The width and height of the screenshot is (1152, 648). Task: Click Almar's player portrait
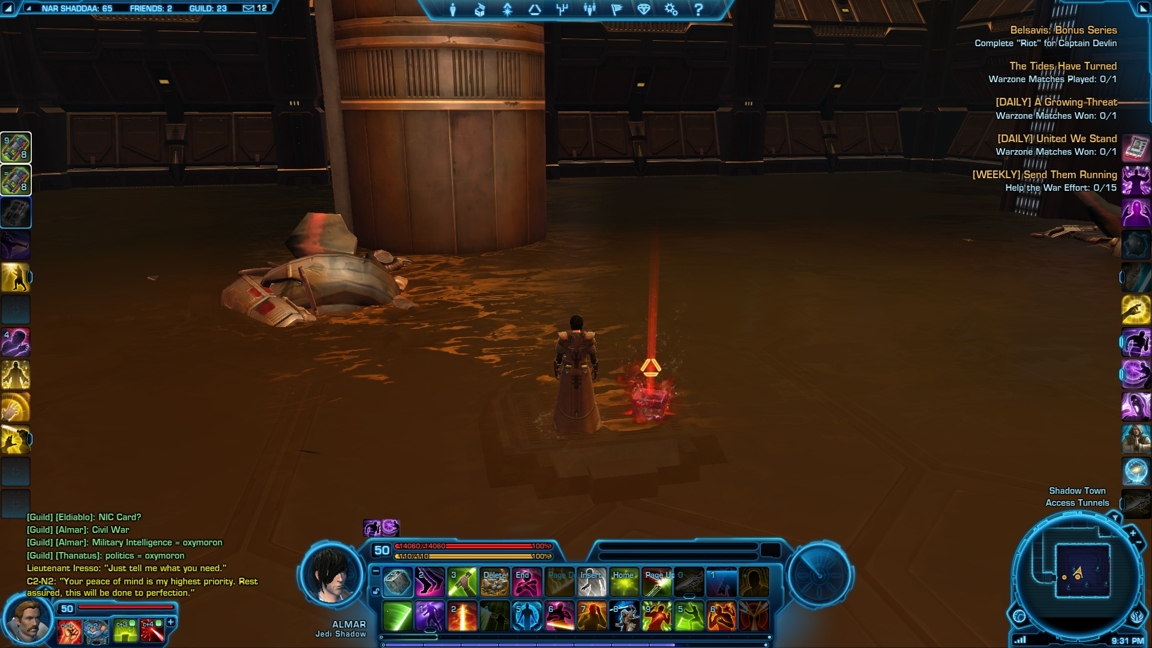333,576
